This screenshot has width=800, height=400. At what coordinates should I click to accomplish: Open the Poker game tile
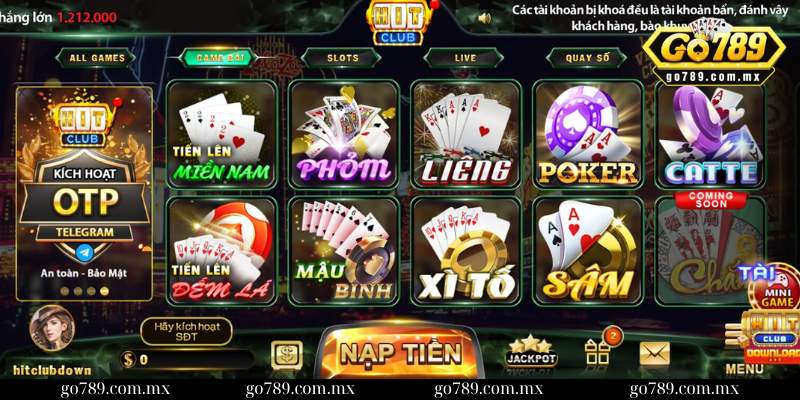coord(588,135)
